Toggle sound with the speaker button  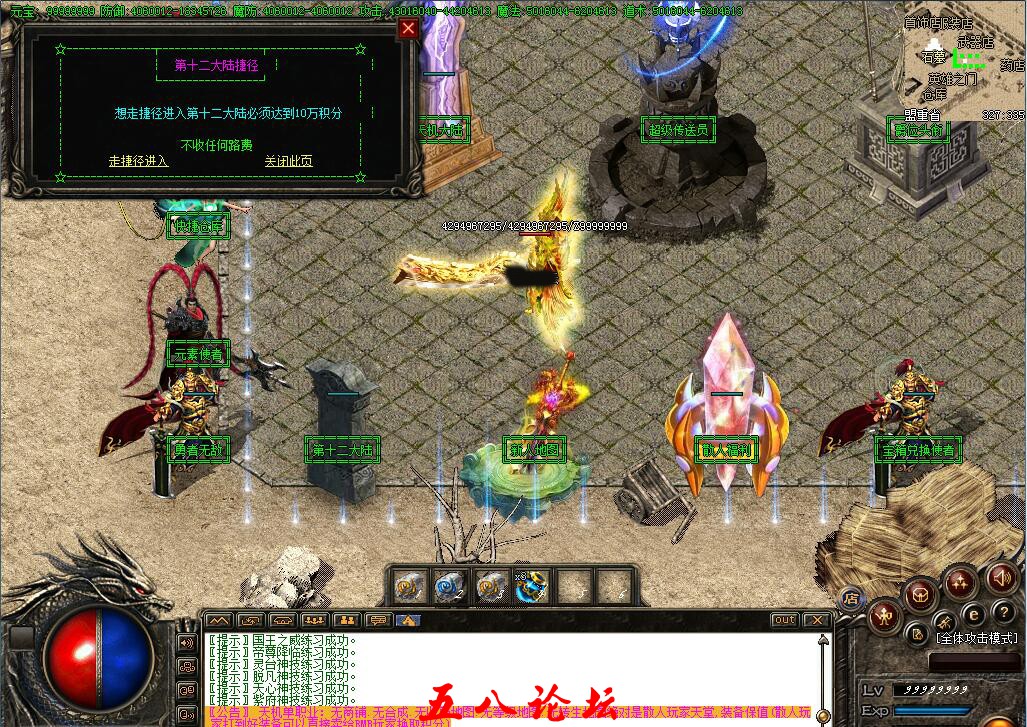point(1001,577)
